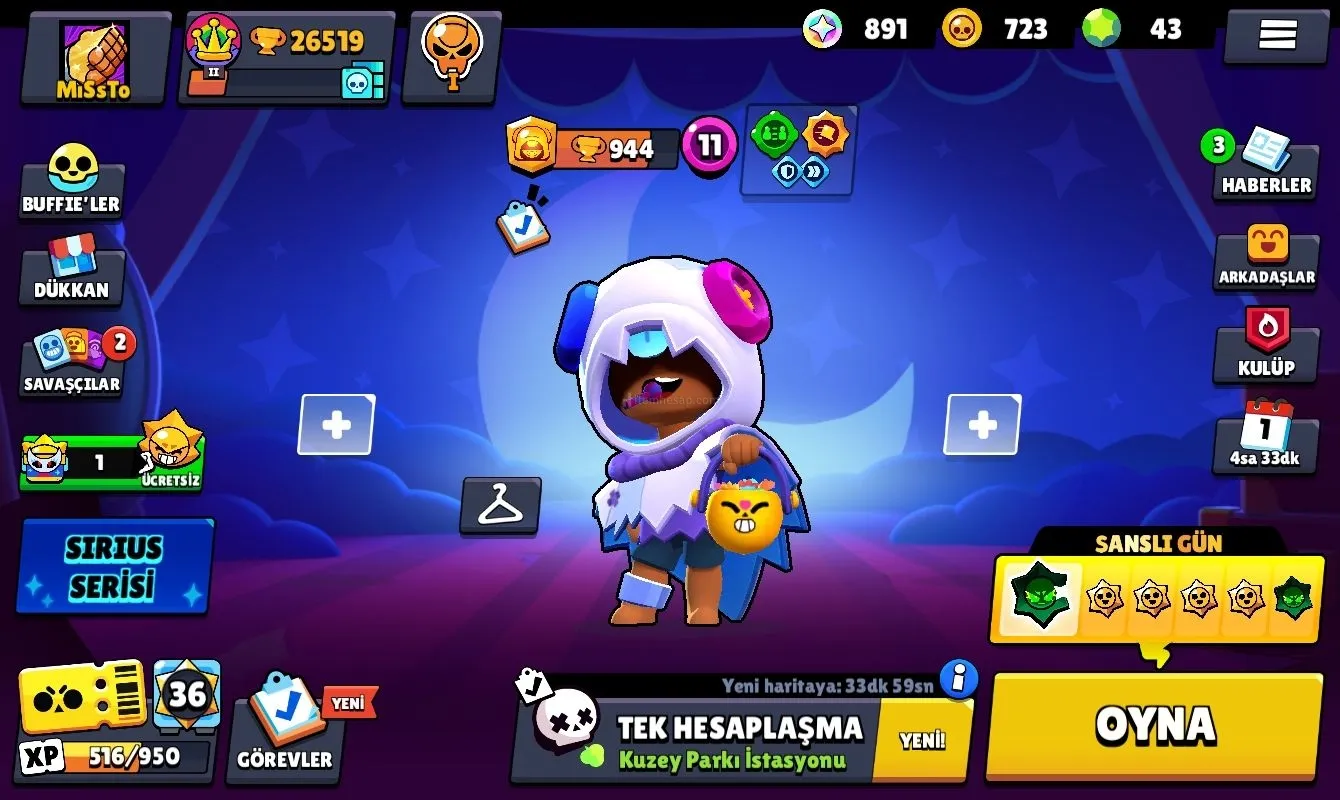Open the trophy road showing 26519
This screenshot has height=800, width=1340.
(287, 58)
